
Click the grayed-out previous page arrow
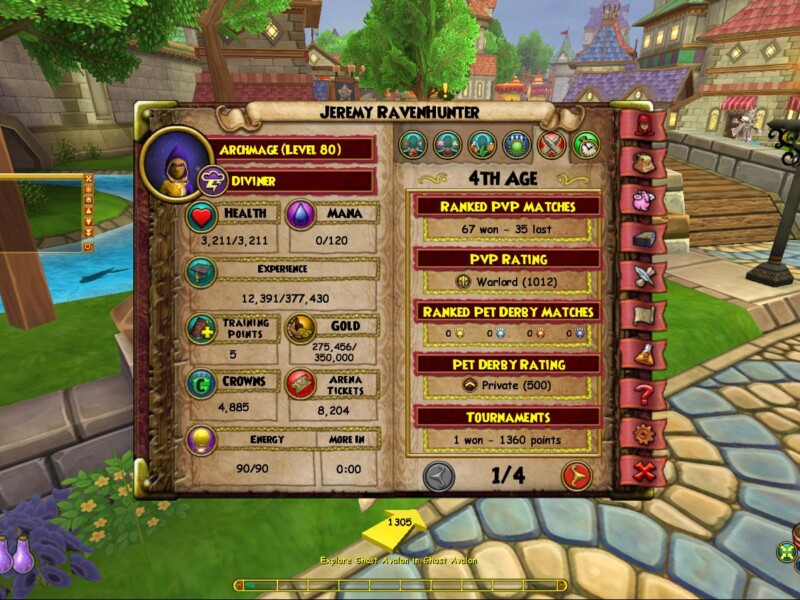pos(439,476)
